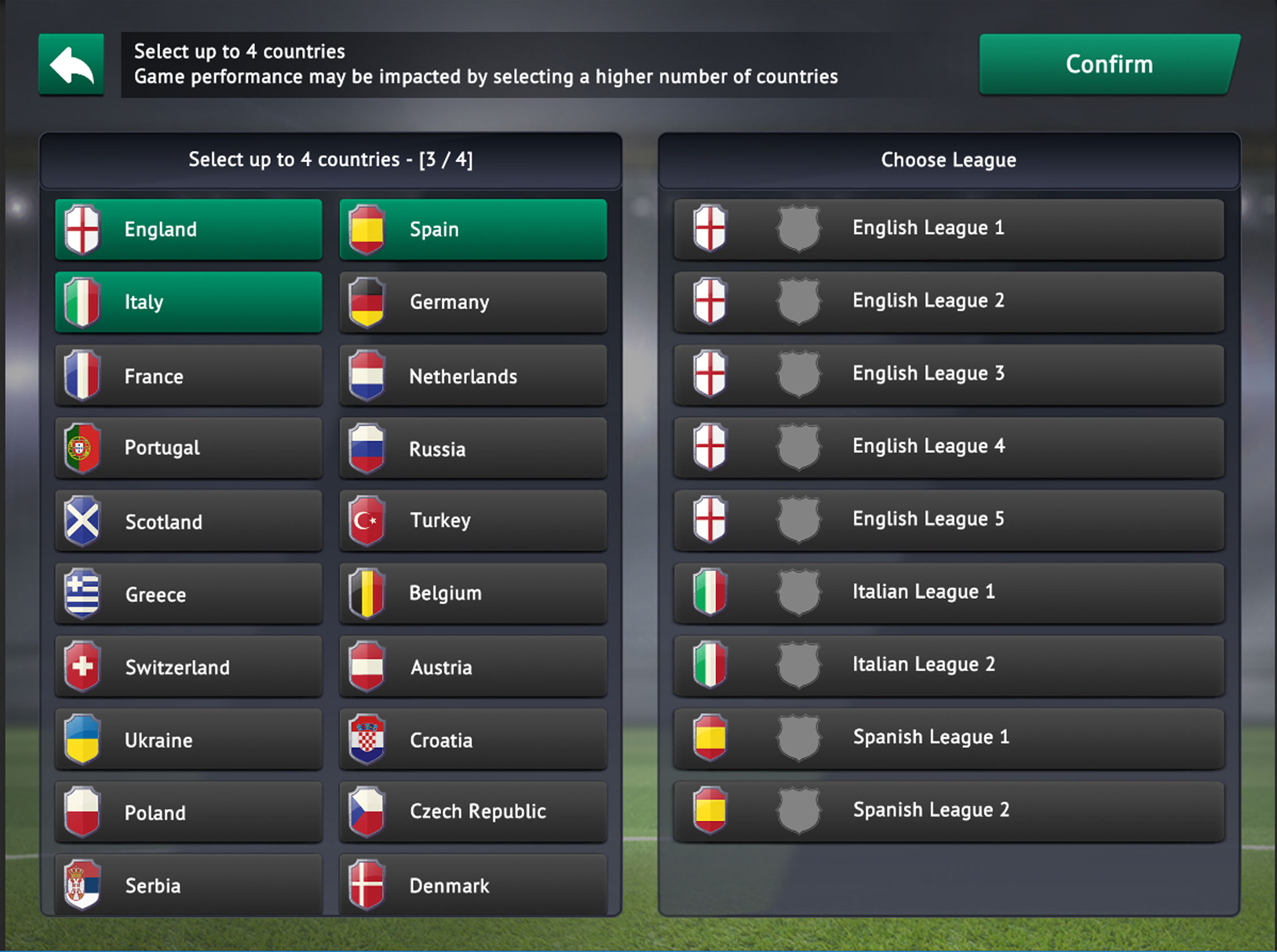Click the Germany flag shield icon
Viewport: 1277px width, 952px height.
pos(367,301)
